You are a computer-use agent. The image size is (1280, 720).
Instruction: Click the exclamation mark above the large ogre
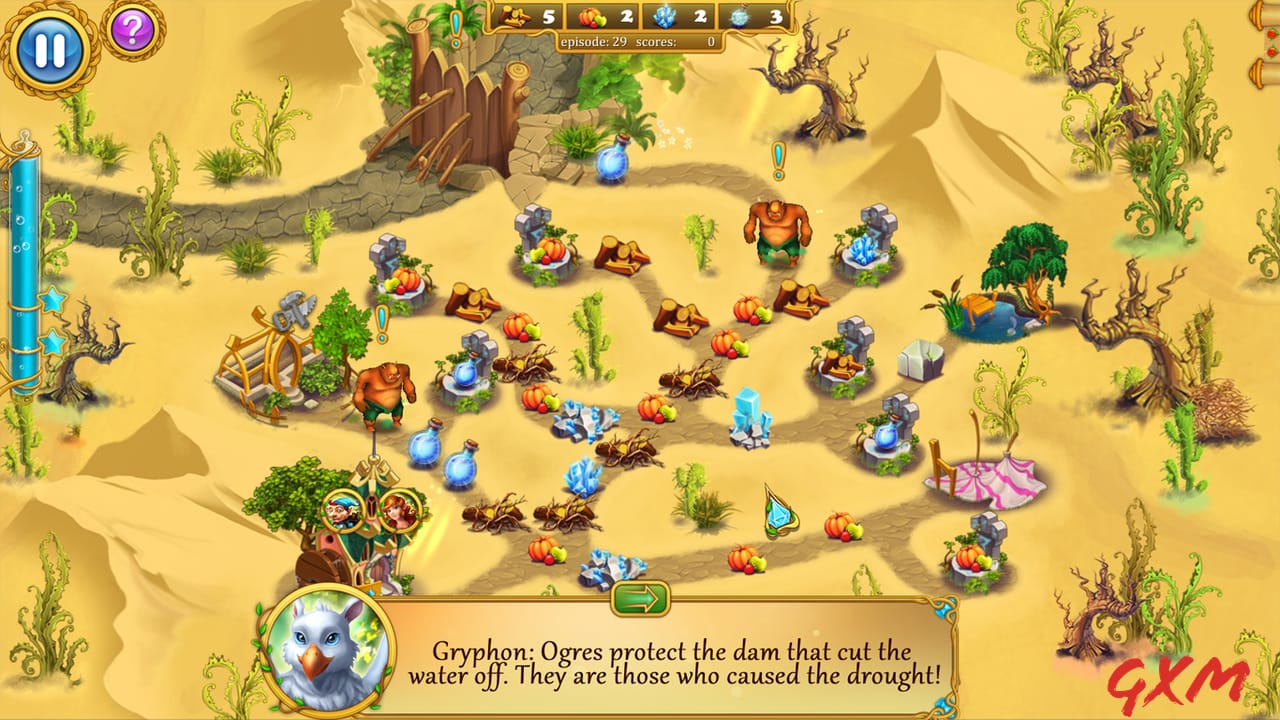tap(779, 158)
